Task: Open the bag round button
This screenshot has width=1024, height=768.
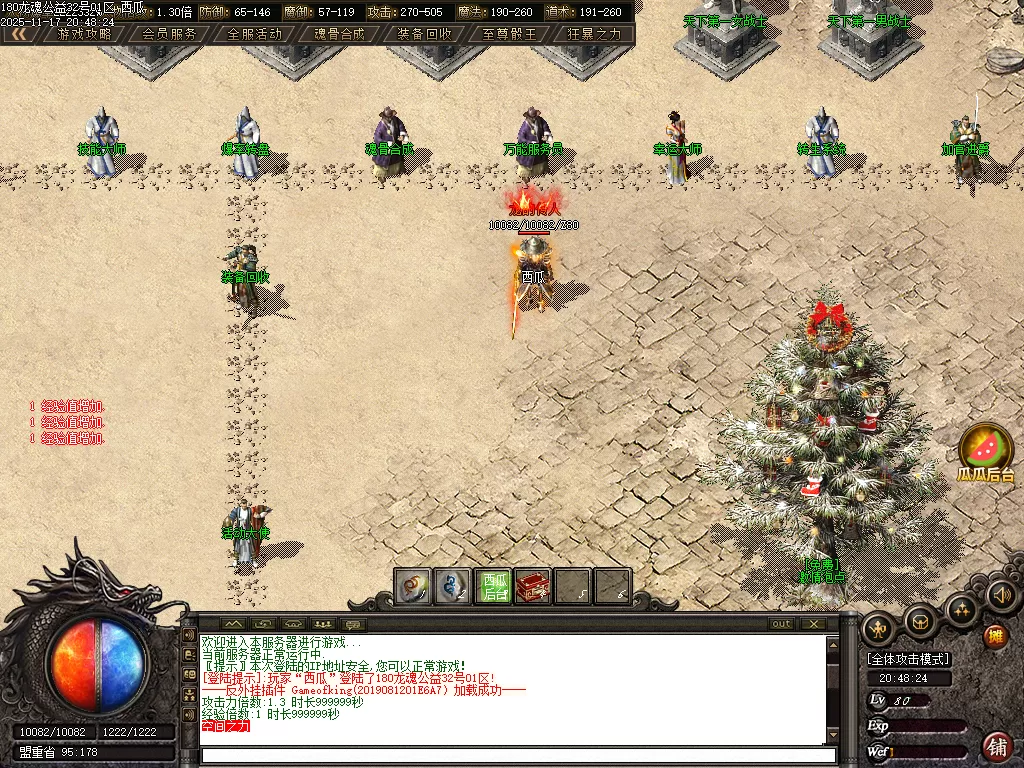Action: [x=920, y=621]
